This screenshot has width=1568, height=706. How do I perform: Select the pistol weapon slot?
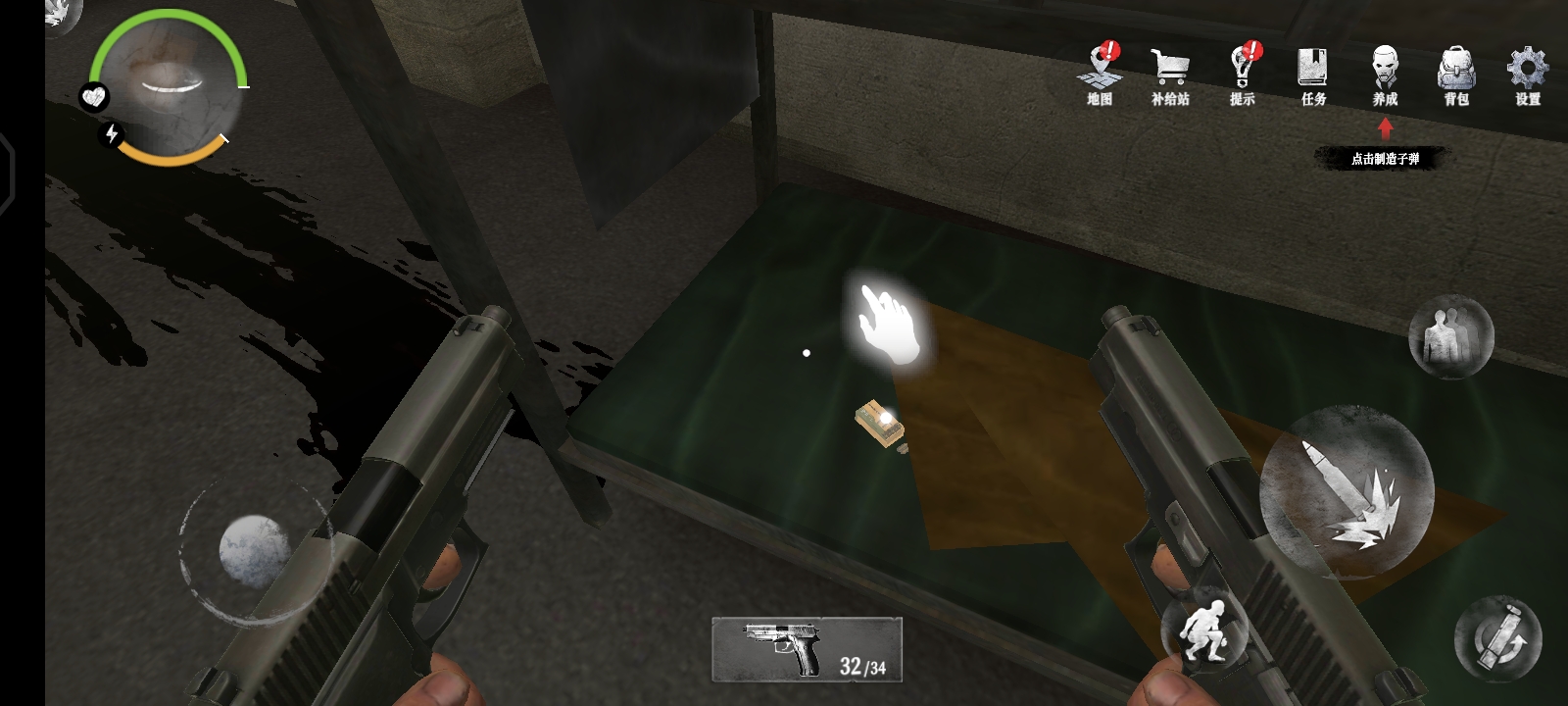807,648
